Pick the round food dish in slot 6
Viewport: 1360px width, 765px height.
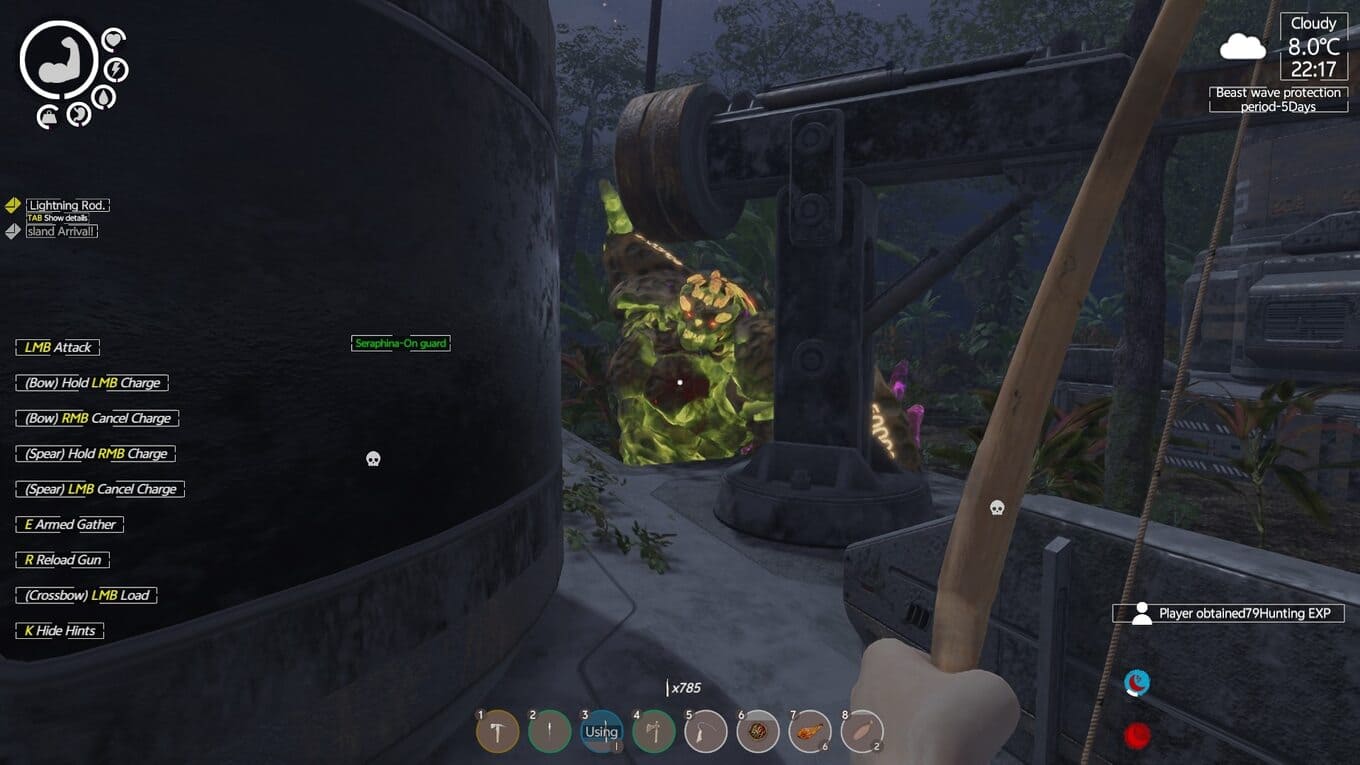757,732
